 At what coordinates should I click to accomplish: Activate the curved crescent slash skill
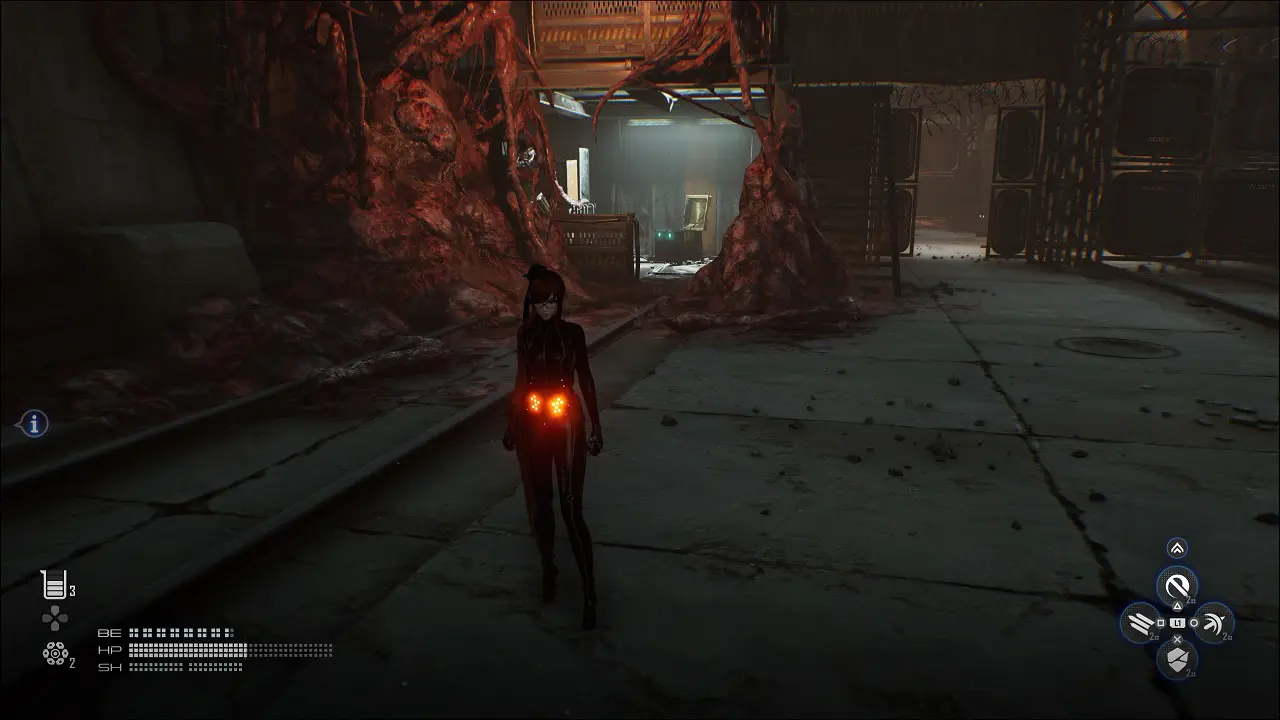[x=1213, y=623]
